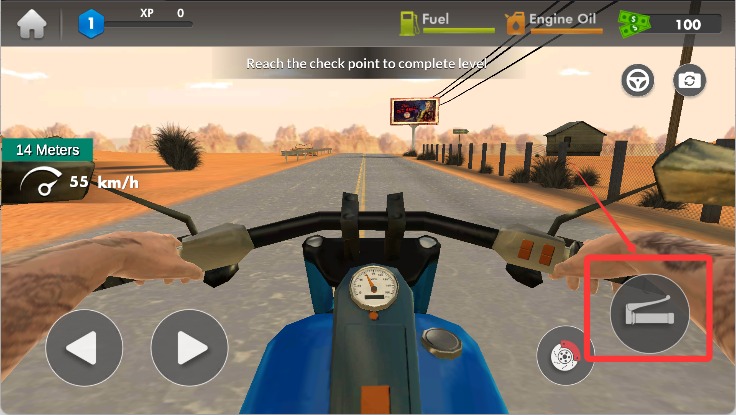This screenshot has height=415, width=736.
Task: Steer the motorcycle left with the arrow
Action: (x=84, y=349)
